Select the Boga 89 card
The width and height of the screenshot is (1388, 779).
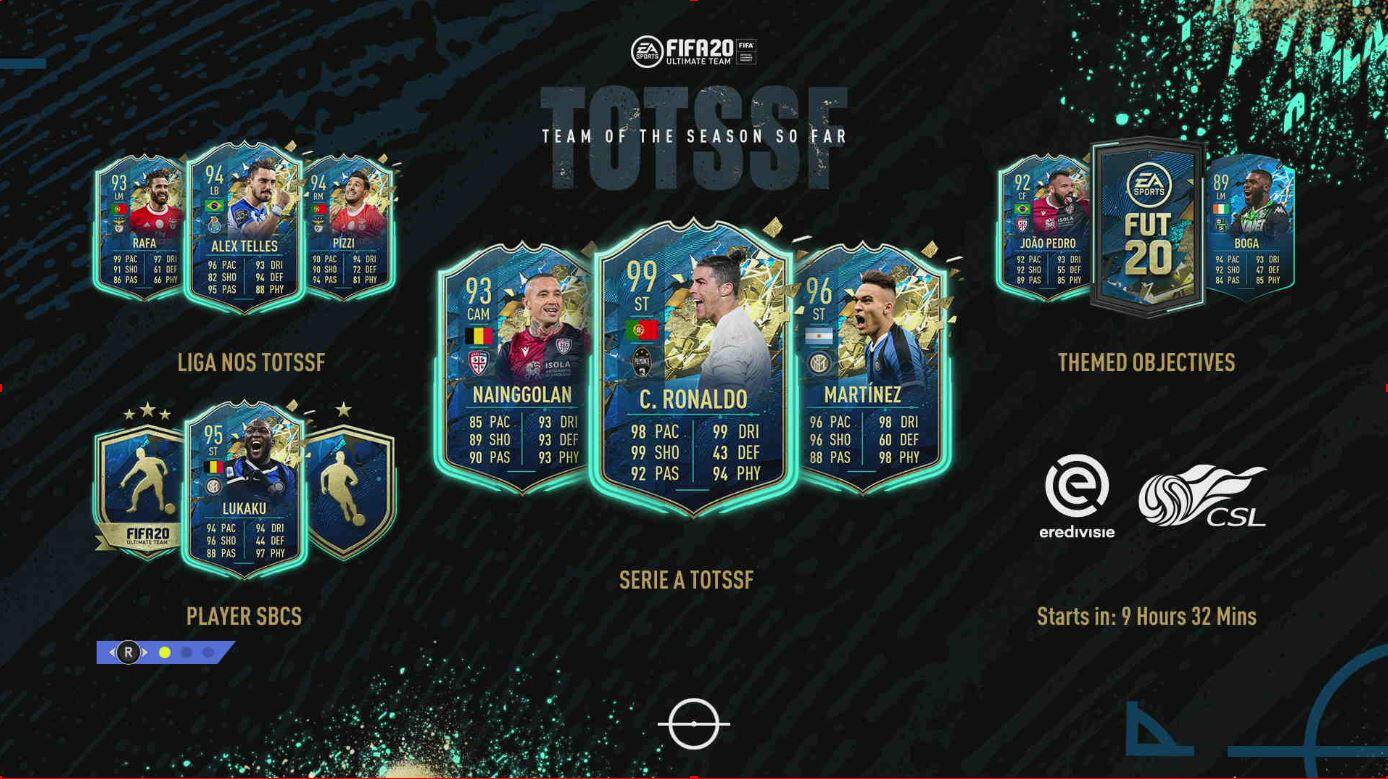point(1250,228)
